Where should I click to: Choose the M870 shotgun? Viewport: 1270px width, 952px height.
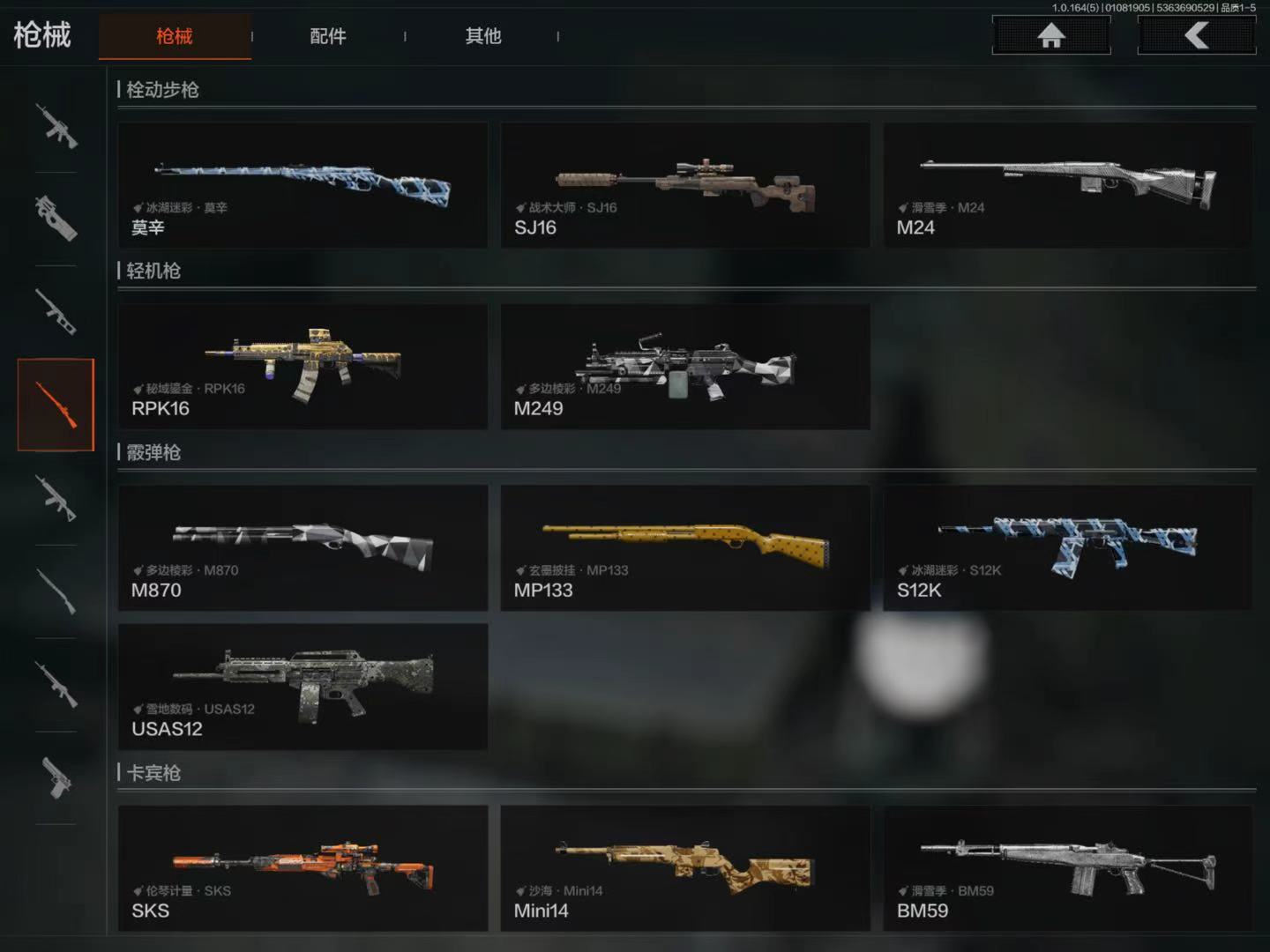coord(303,547)
